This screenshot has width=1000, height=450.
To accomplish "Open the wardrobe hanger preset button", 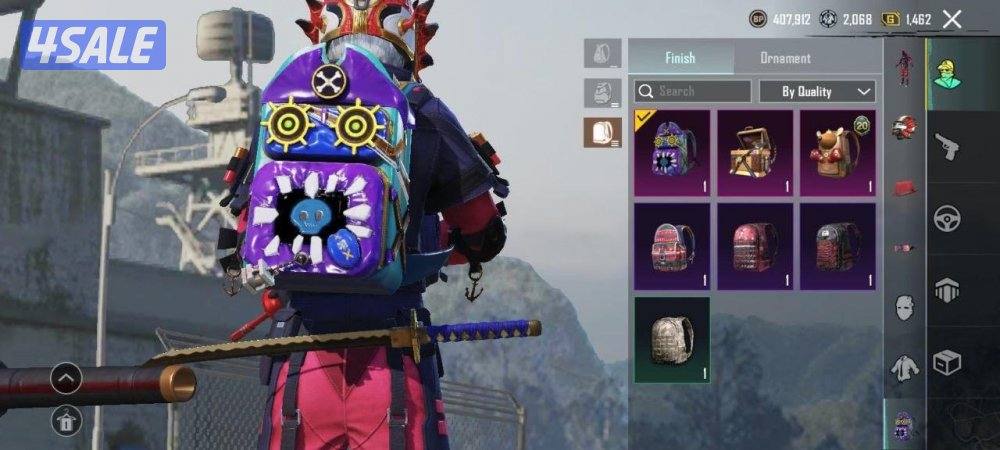I will click(66, 422).
